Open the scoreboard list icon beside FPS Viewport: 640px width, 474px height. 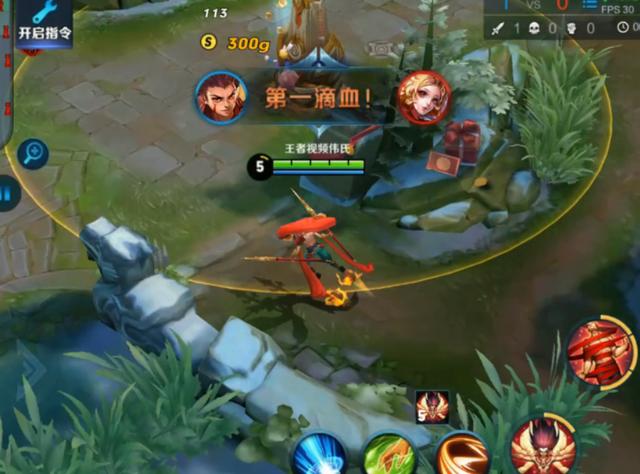[588, 8]
